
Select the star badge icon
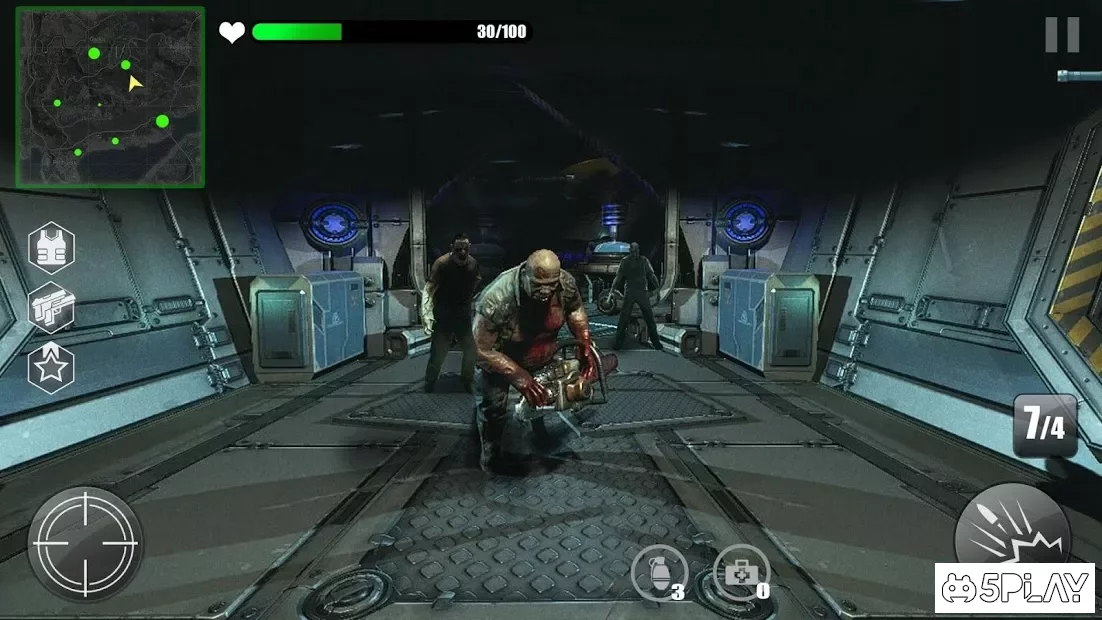click(x=51, y=367)
